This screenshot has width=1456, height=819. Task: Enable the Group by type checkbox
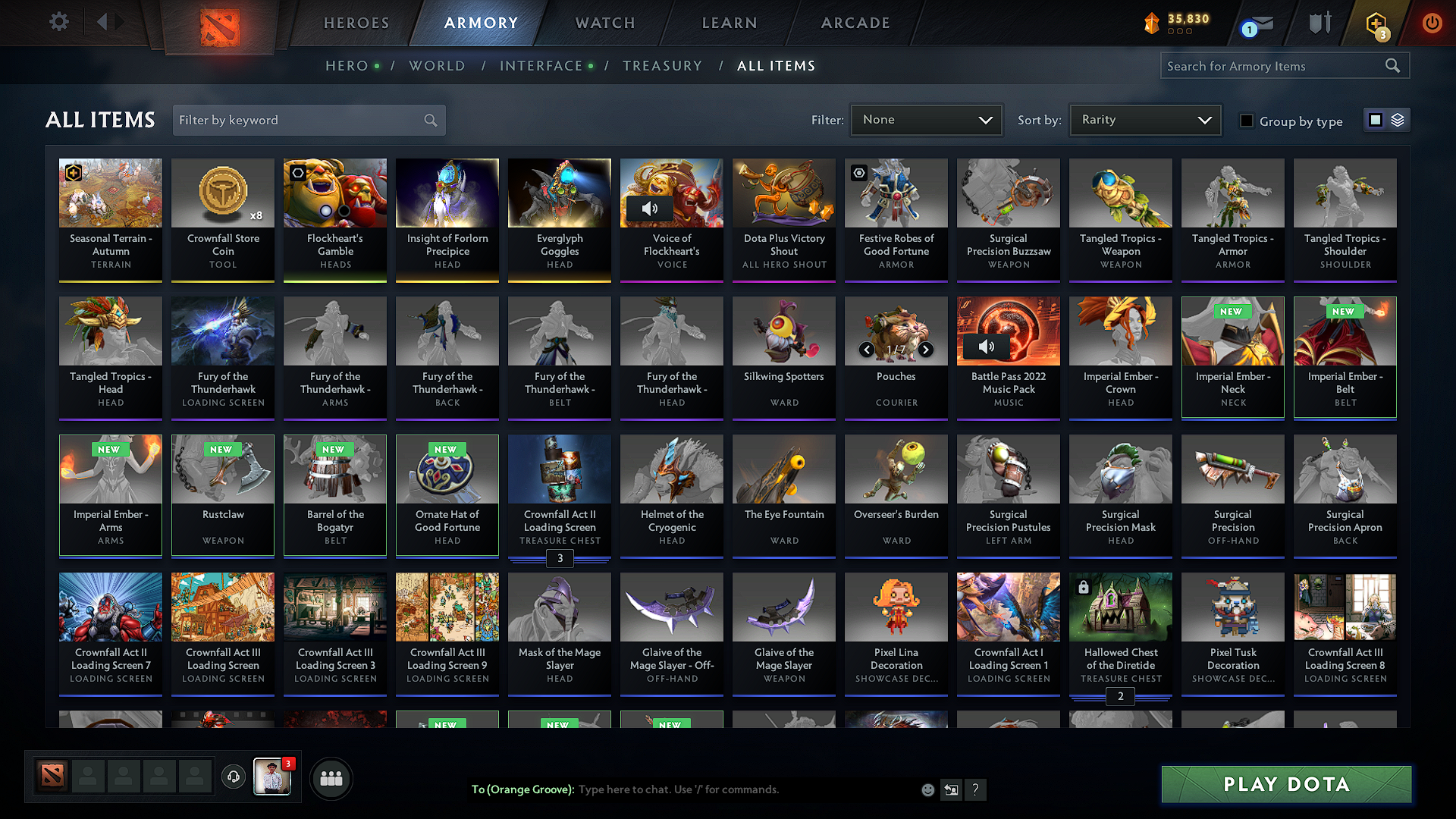coord(1246,120)
